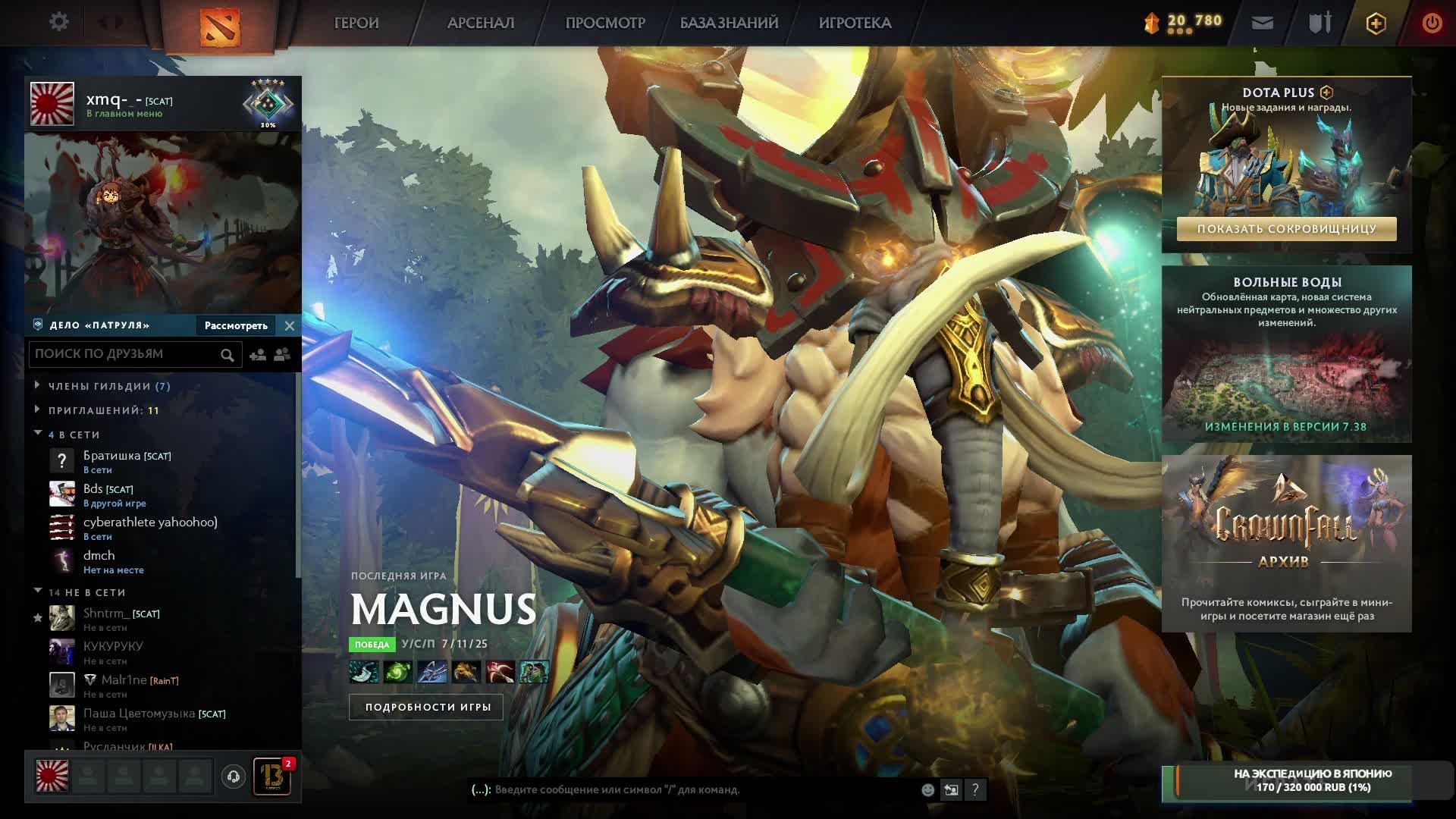Screen dimensions: 1456x819
Task: Open the settings gear icon
Action: coord(58,22)
